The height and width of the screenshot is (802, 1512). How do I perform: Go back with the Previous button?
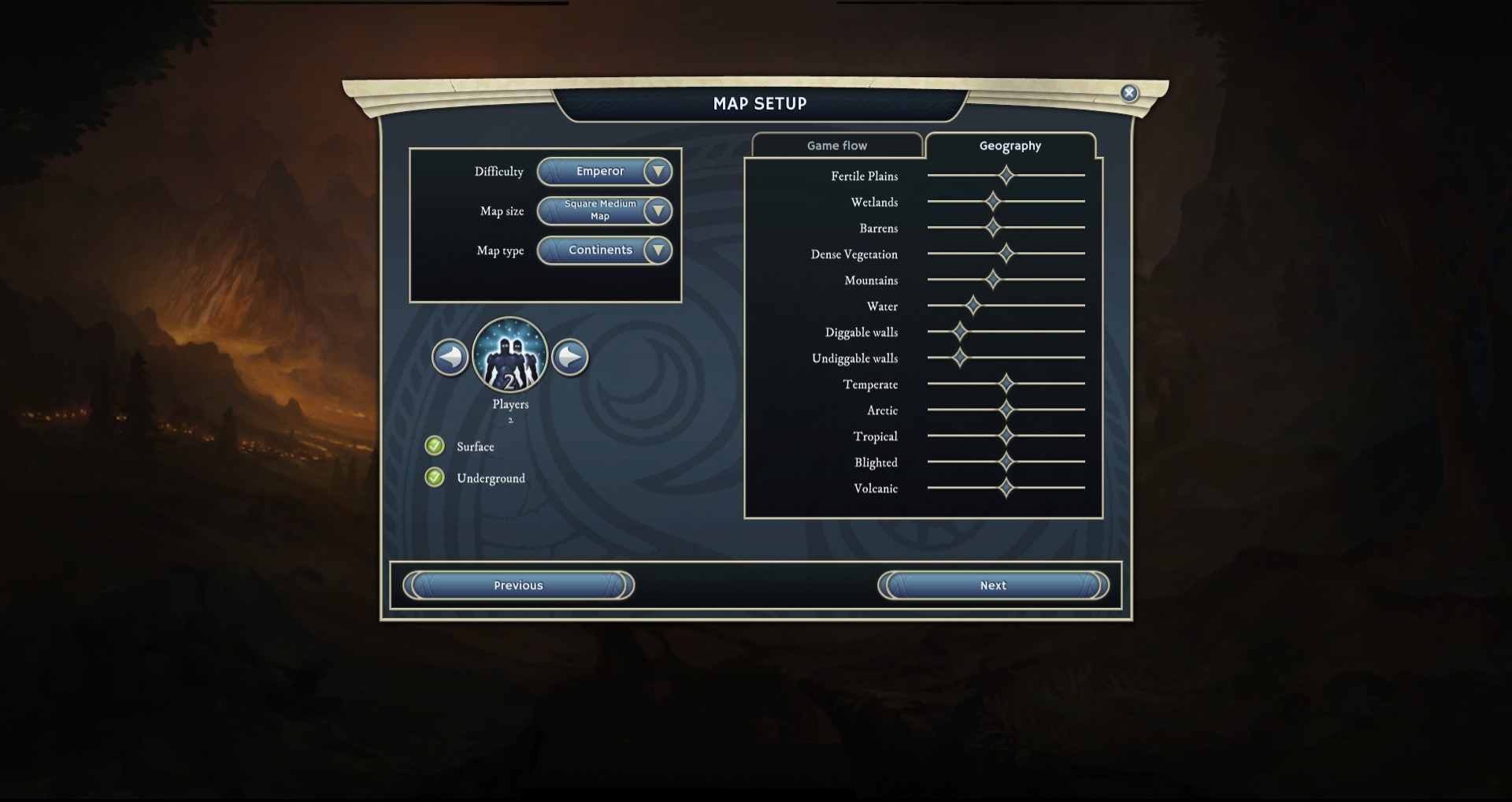[x=518, y=585]
